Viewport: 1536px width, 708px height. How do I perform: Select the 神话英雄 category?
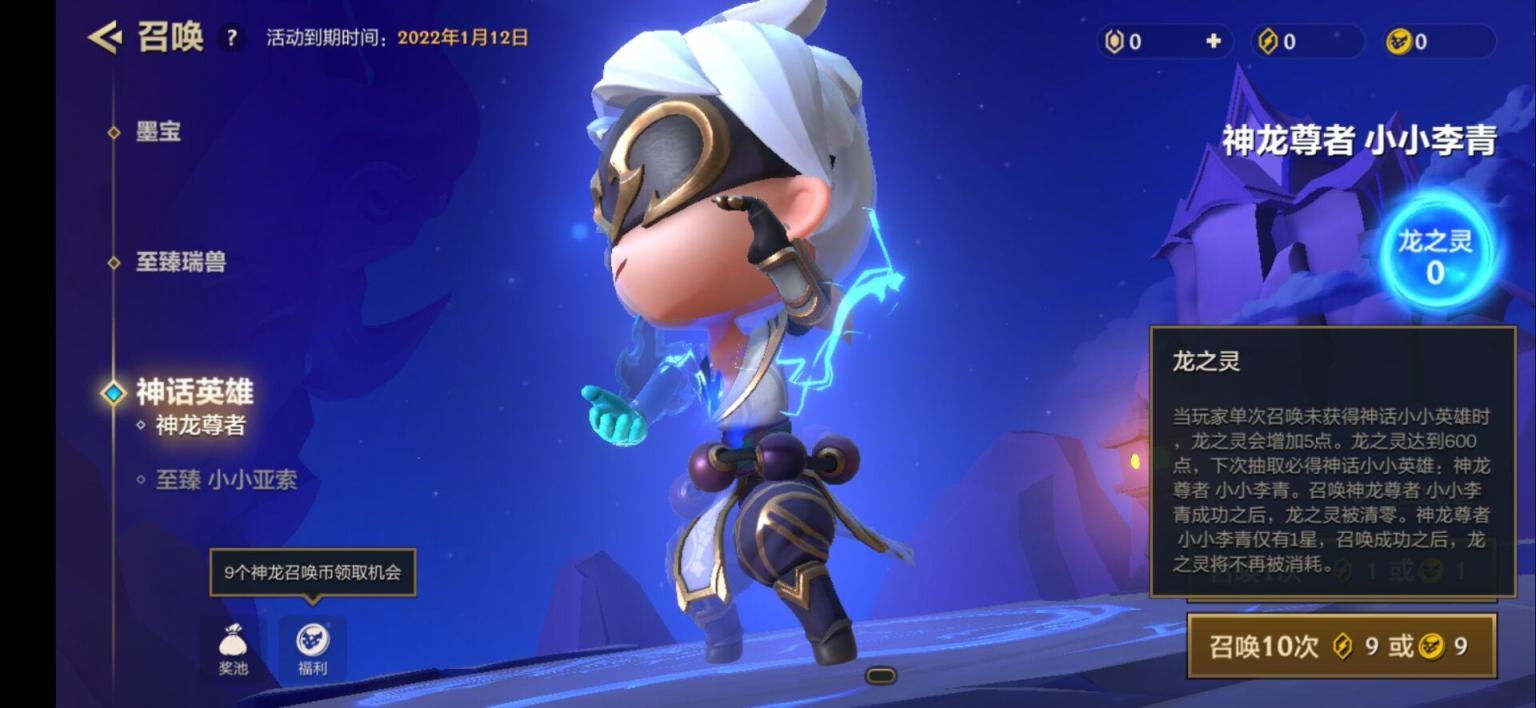194,391
